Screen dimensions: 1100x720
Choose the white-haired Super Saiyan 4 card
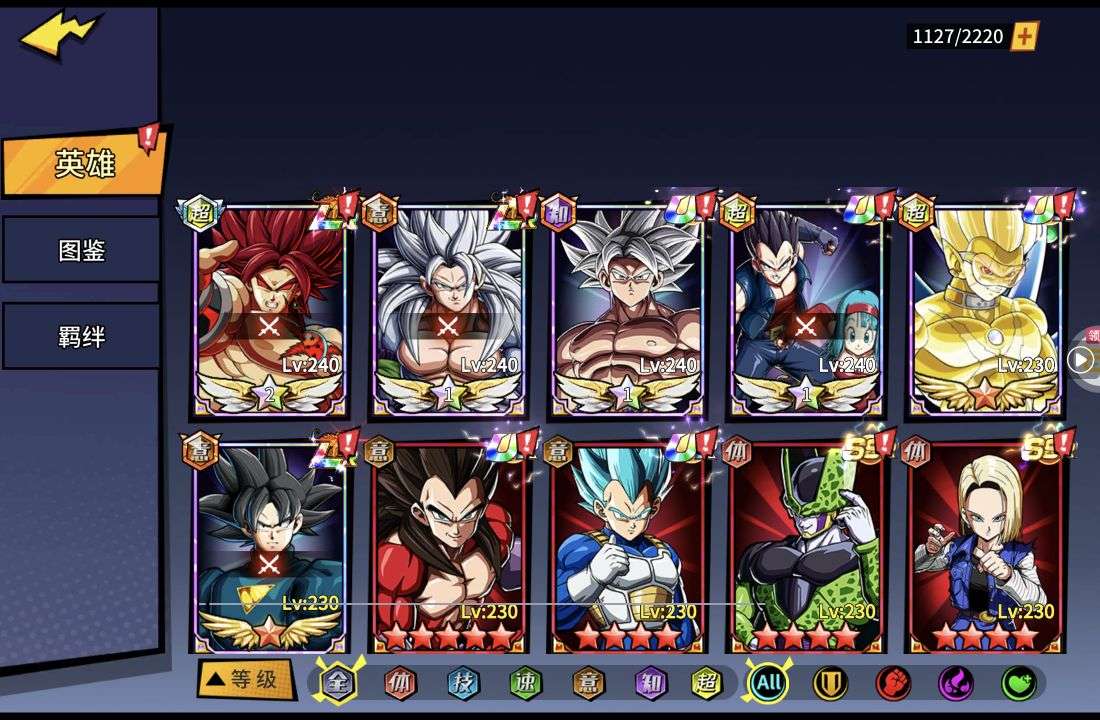click(x=449, y=310)
